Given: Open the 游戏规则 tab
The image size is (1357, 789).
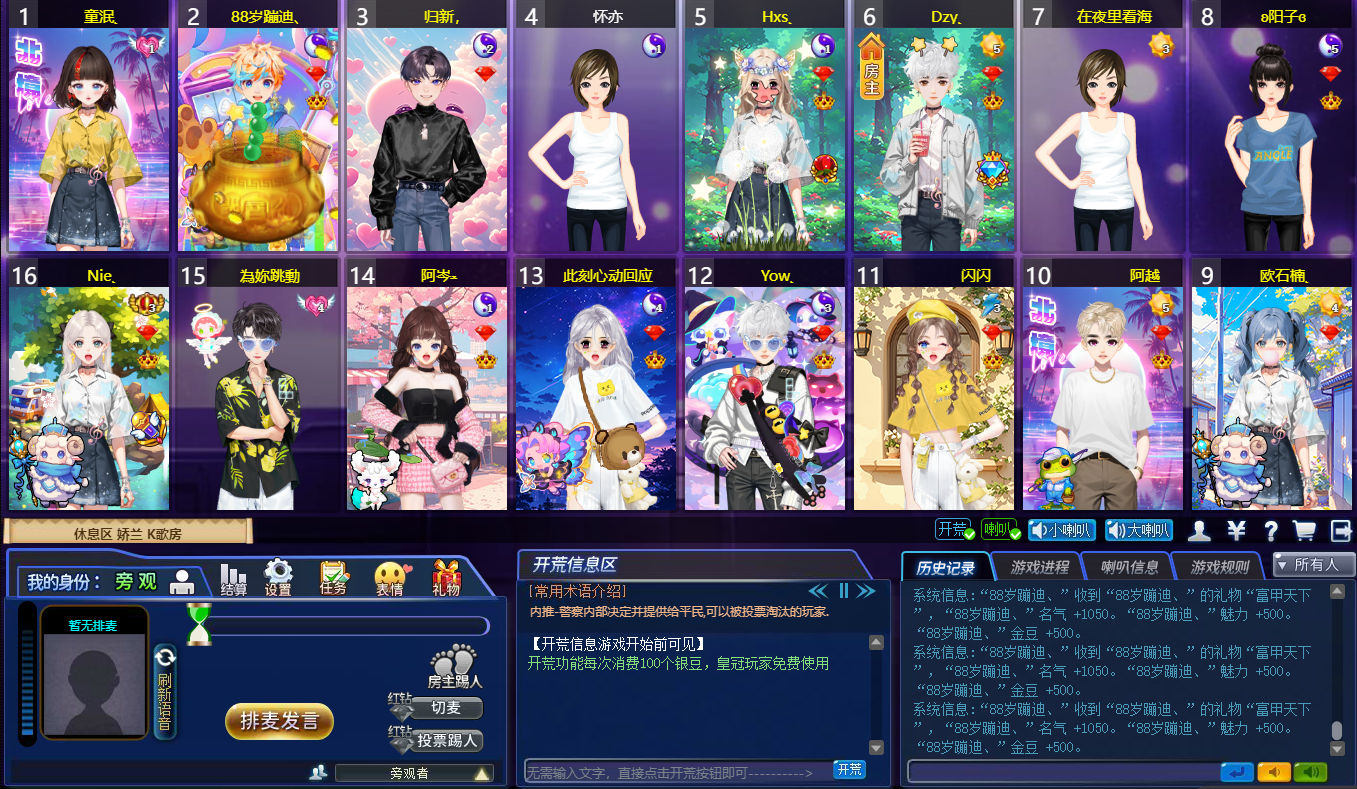Looking at the screenshot, I should click(1219, 567).
